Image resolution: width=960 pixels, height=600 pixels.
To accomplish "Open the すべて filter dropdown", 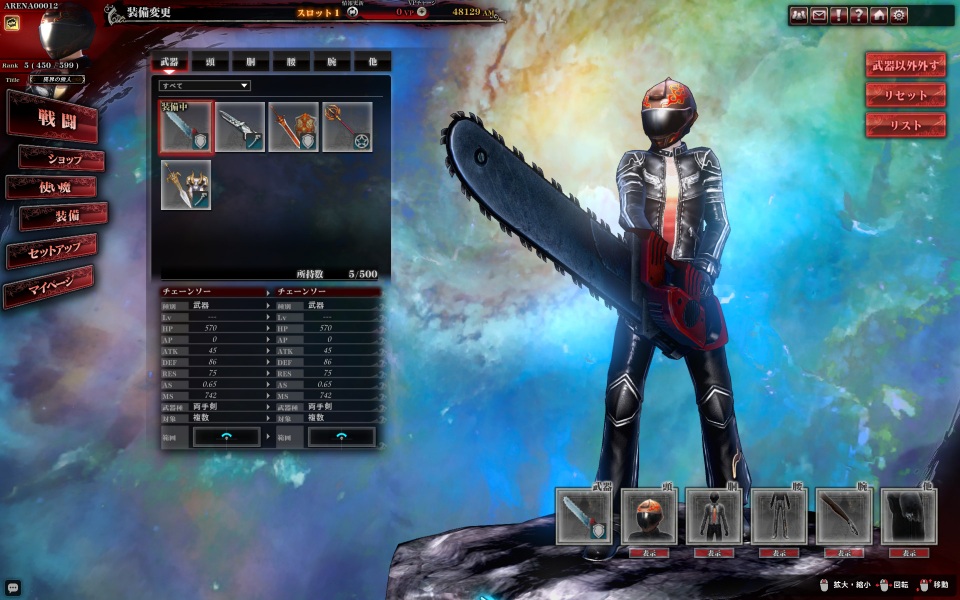I will (204, 86).
